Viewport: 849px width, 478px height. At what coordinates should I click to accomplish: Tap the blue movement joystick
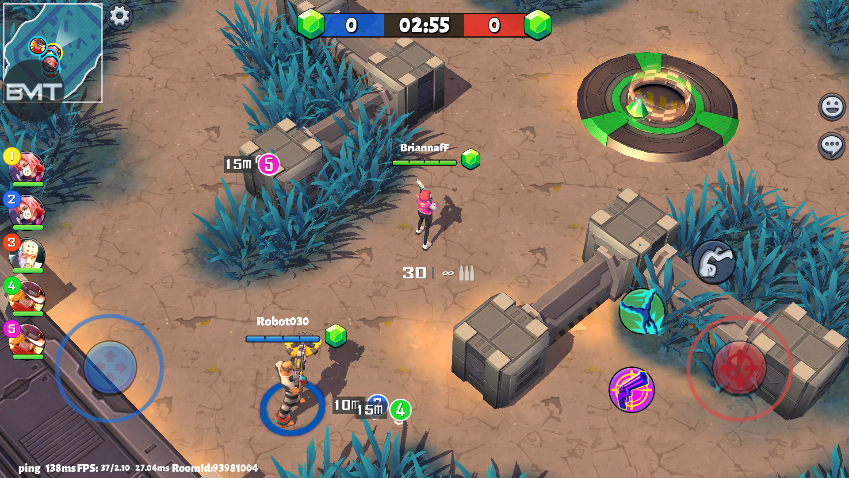(109, 367)
